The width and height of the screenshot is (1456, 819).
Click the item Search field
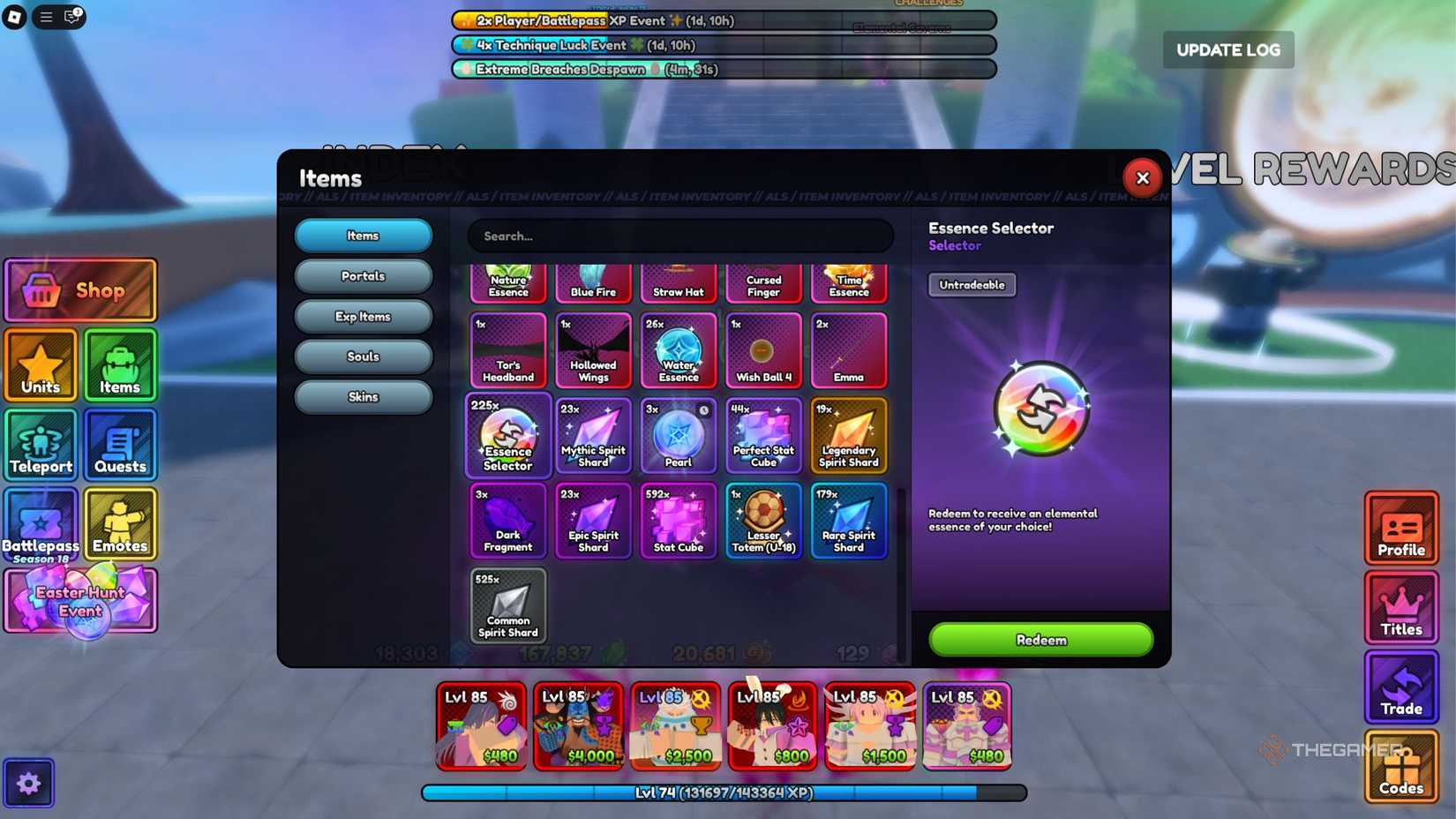click(x=679, y=236)
